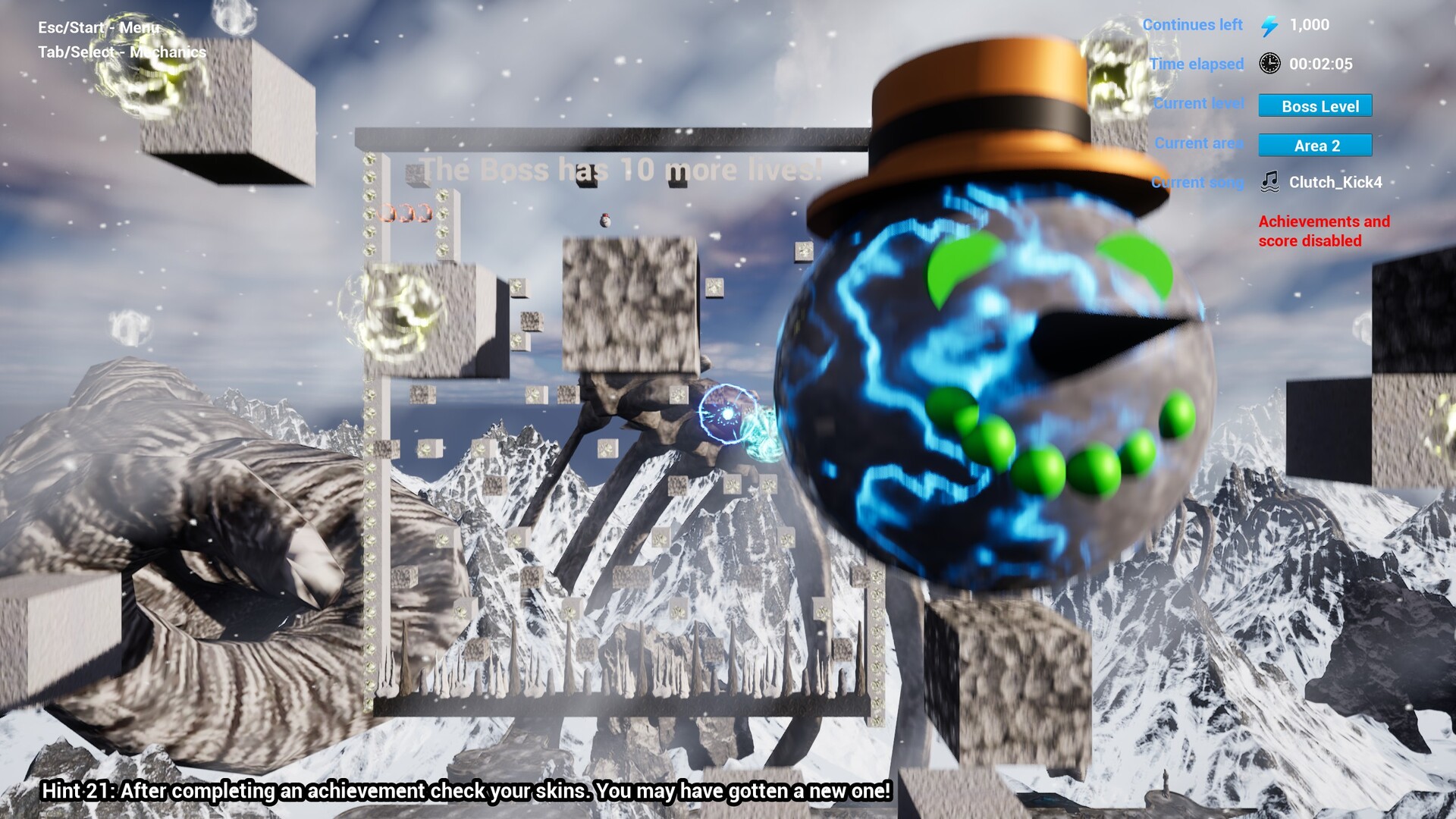Expand the Current song entry
This screenshot has width=1456, height=819.
[1197, 182]
